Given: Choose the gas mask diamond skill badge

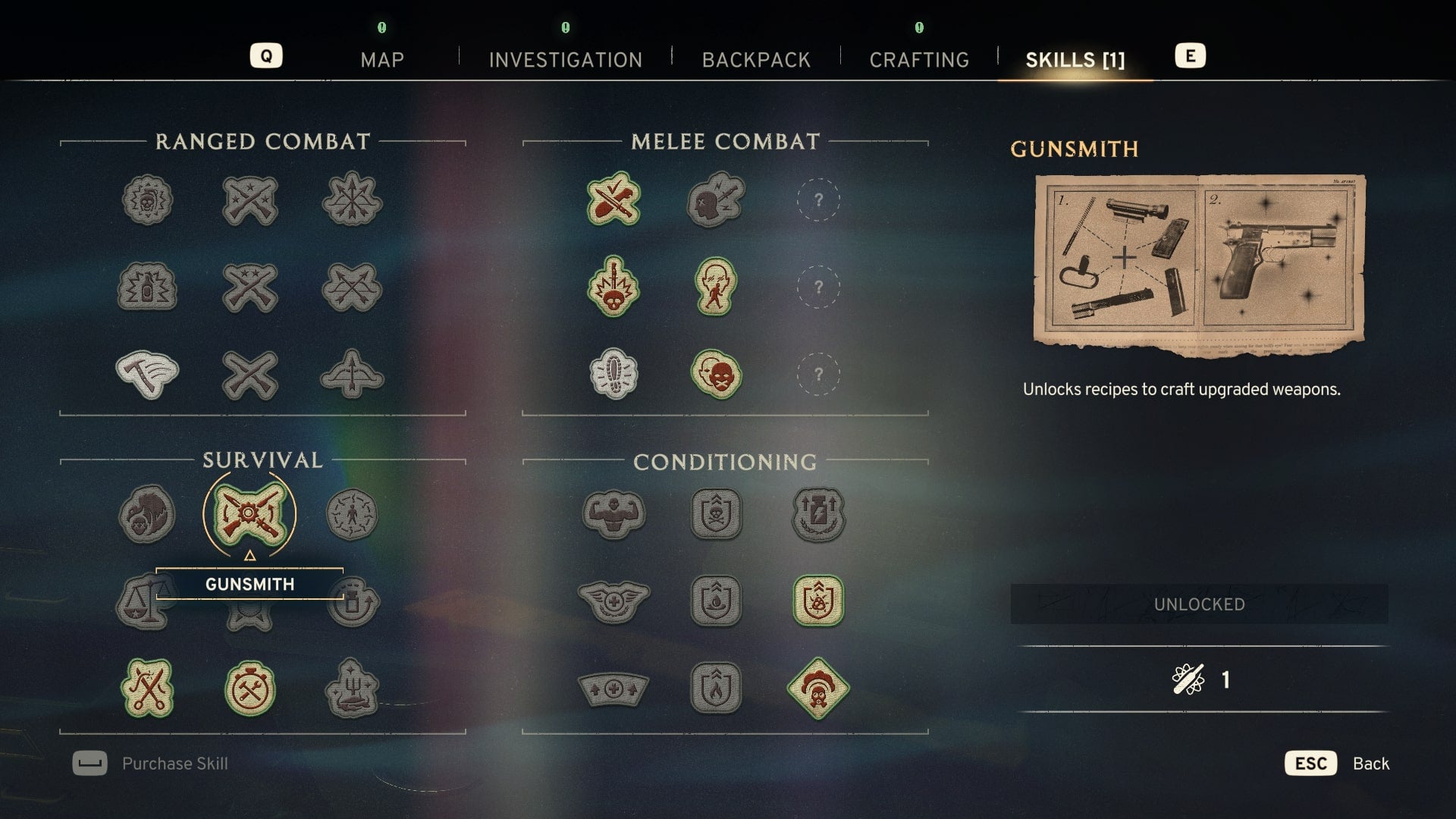Looking at the screenshot, I should 818,689.
